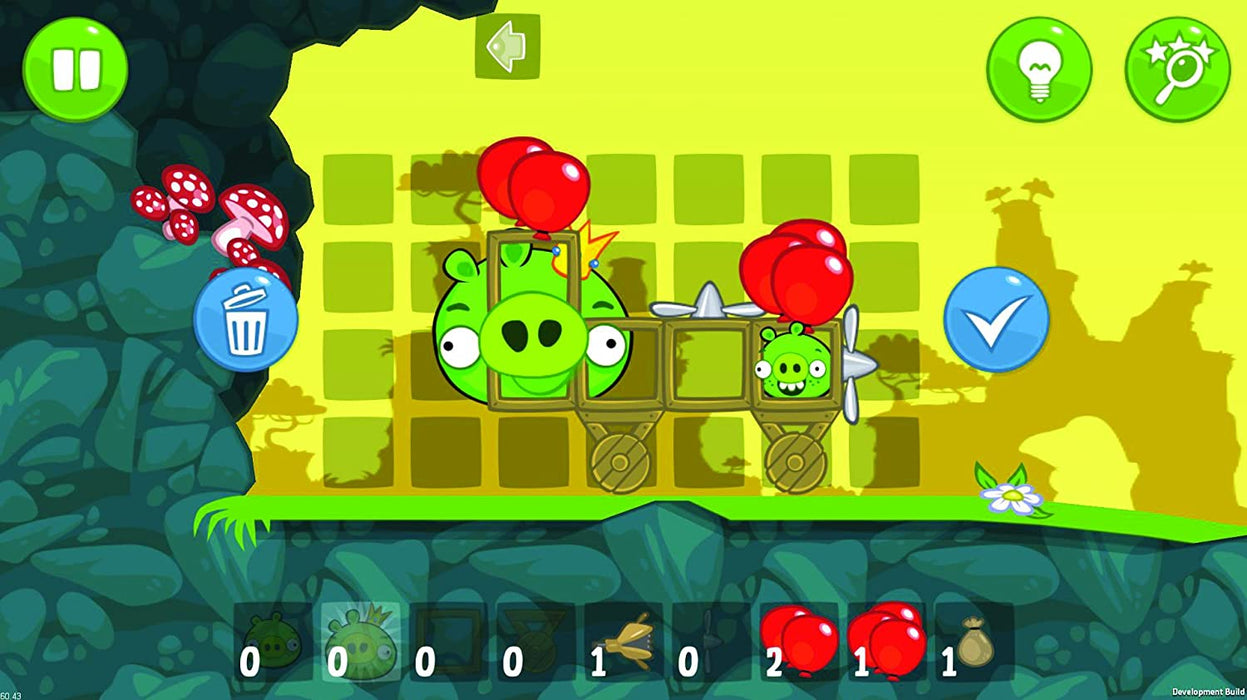Screen dimensions: 1247x700
Task: Pause the game with the pause button
Action: (76, 69)
